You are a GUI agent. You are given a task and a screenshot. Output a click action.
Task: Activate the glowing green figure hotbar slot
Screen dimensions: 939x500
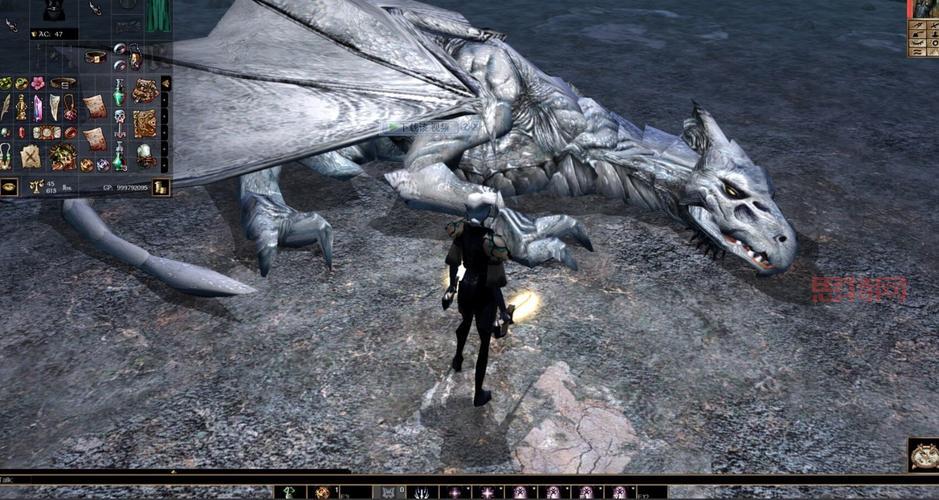pyautogui.click(x=289, y=492)
